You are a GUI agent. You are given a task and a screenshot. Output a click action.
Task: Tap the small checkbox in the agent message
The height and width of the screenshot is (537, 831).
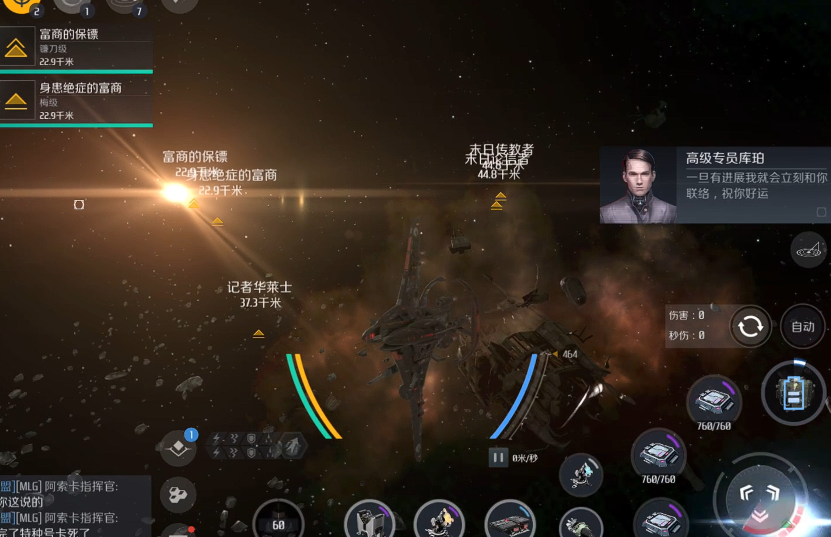click(x=821, y=212)
